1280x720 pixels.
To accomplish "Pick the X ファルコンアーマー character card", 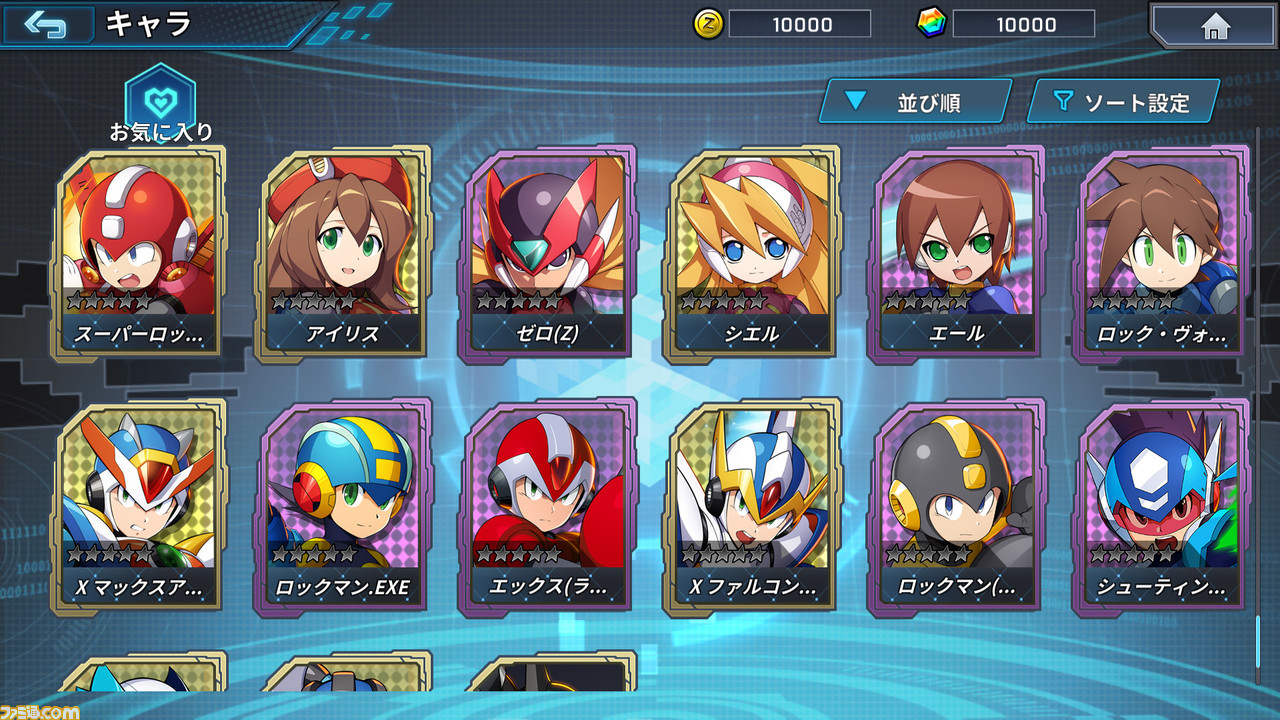I will click(752, 508).
